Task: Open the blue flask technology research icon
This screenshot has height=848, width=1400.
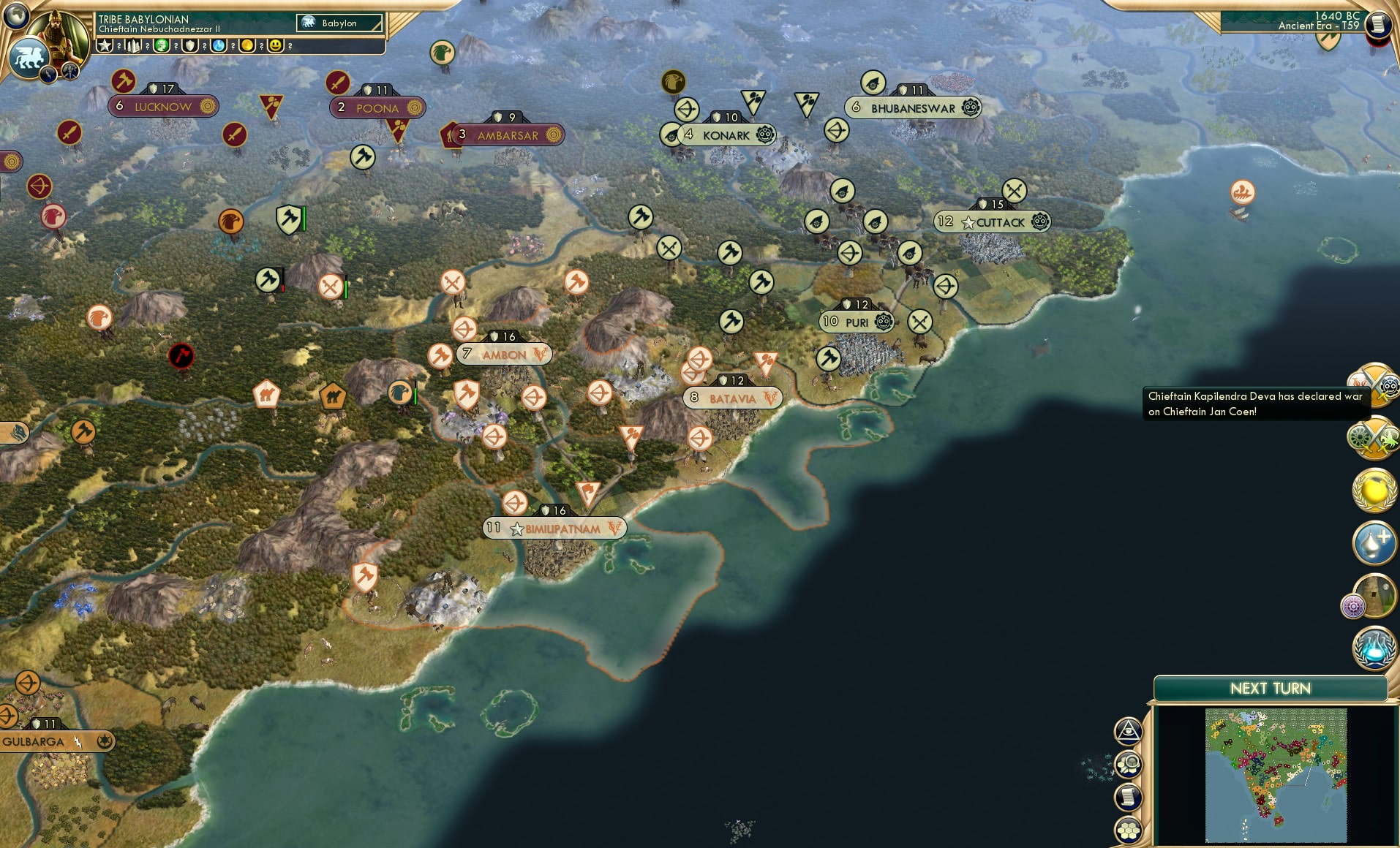Action: pyautogui.click(x=1374, y=648)
